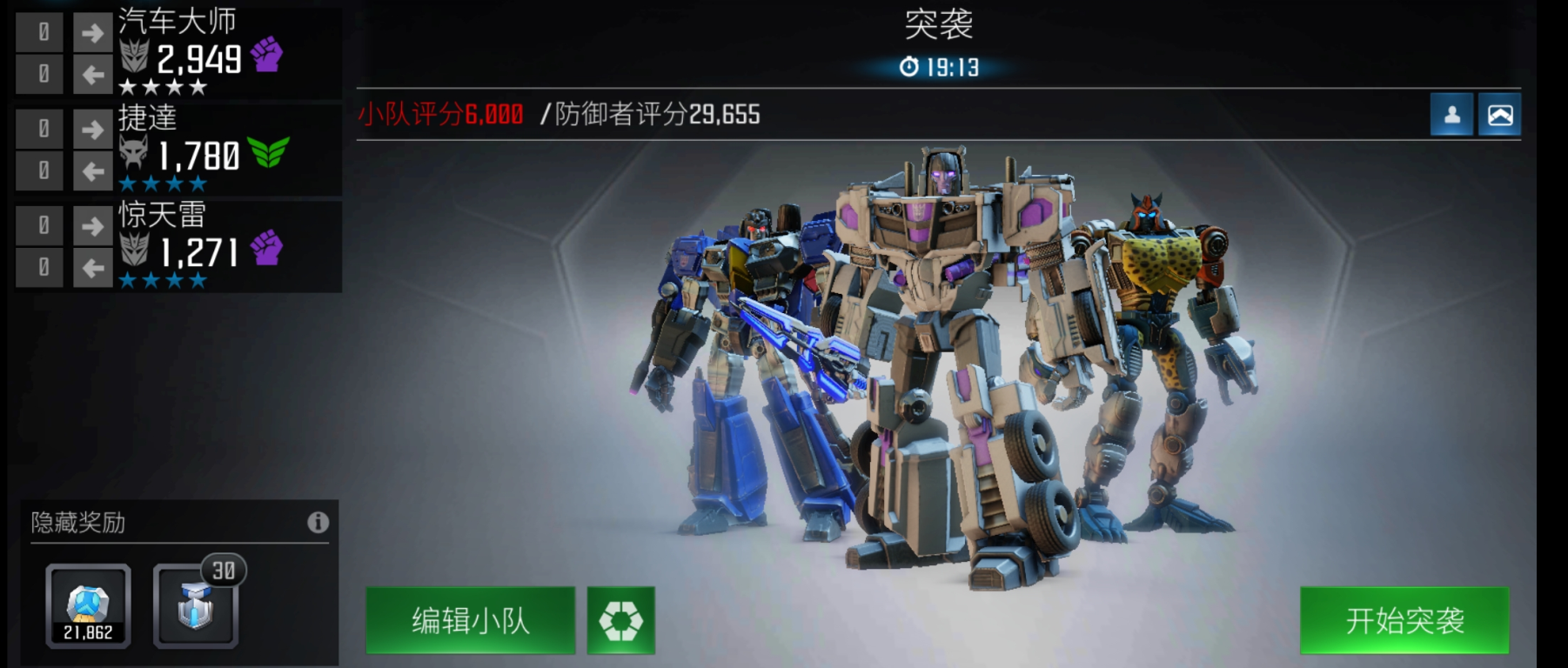Open the player profile icon button
Image resolution: width=1568 pixels, height=668 pixels.
[1451, 115]
